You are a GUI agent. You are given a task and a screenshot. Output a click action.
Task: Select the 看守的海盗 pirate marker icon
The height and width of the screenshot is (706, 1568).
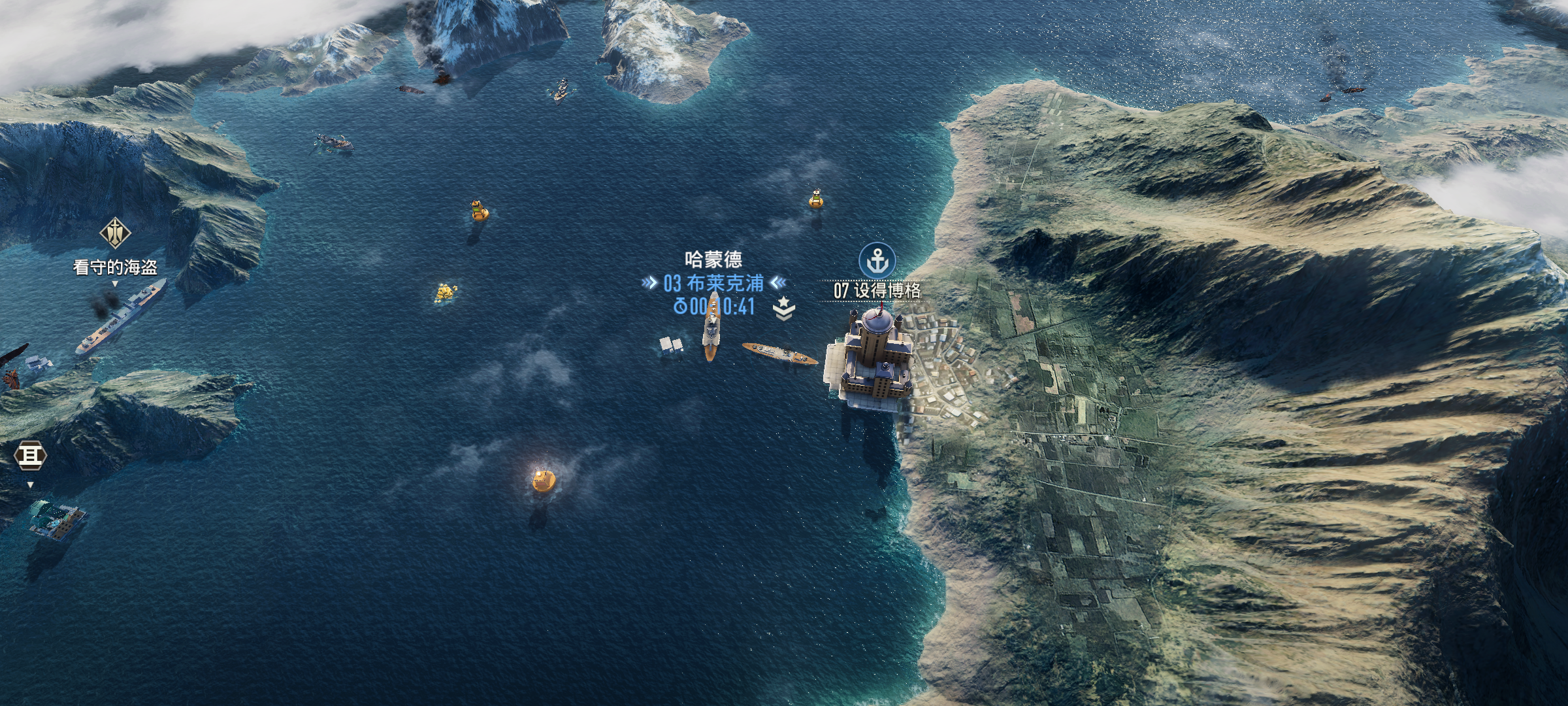click(115, 233)
